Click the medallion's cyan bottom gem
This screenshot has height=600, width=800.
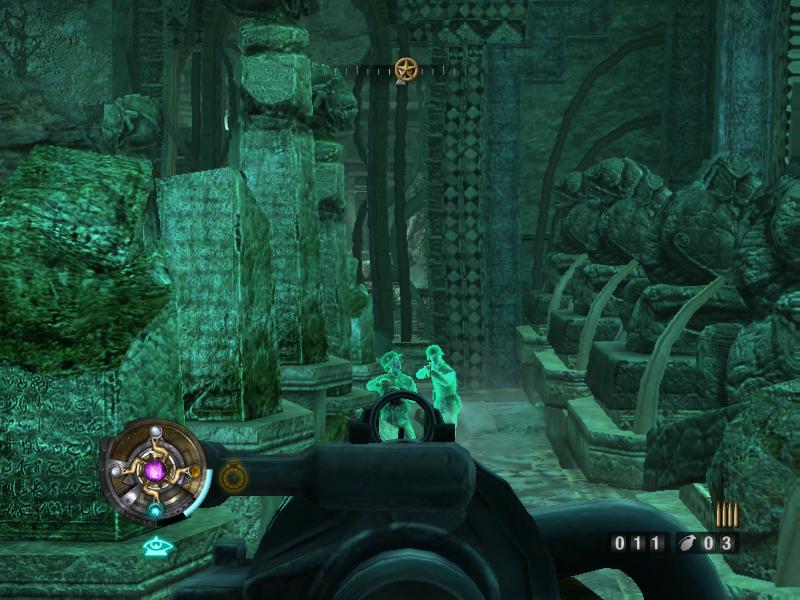[155, 509]
